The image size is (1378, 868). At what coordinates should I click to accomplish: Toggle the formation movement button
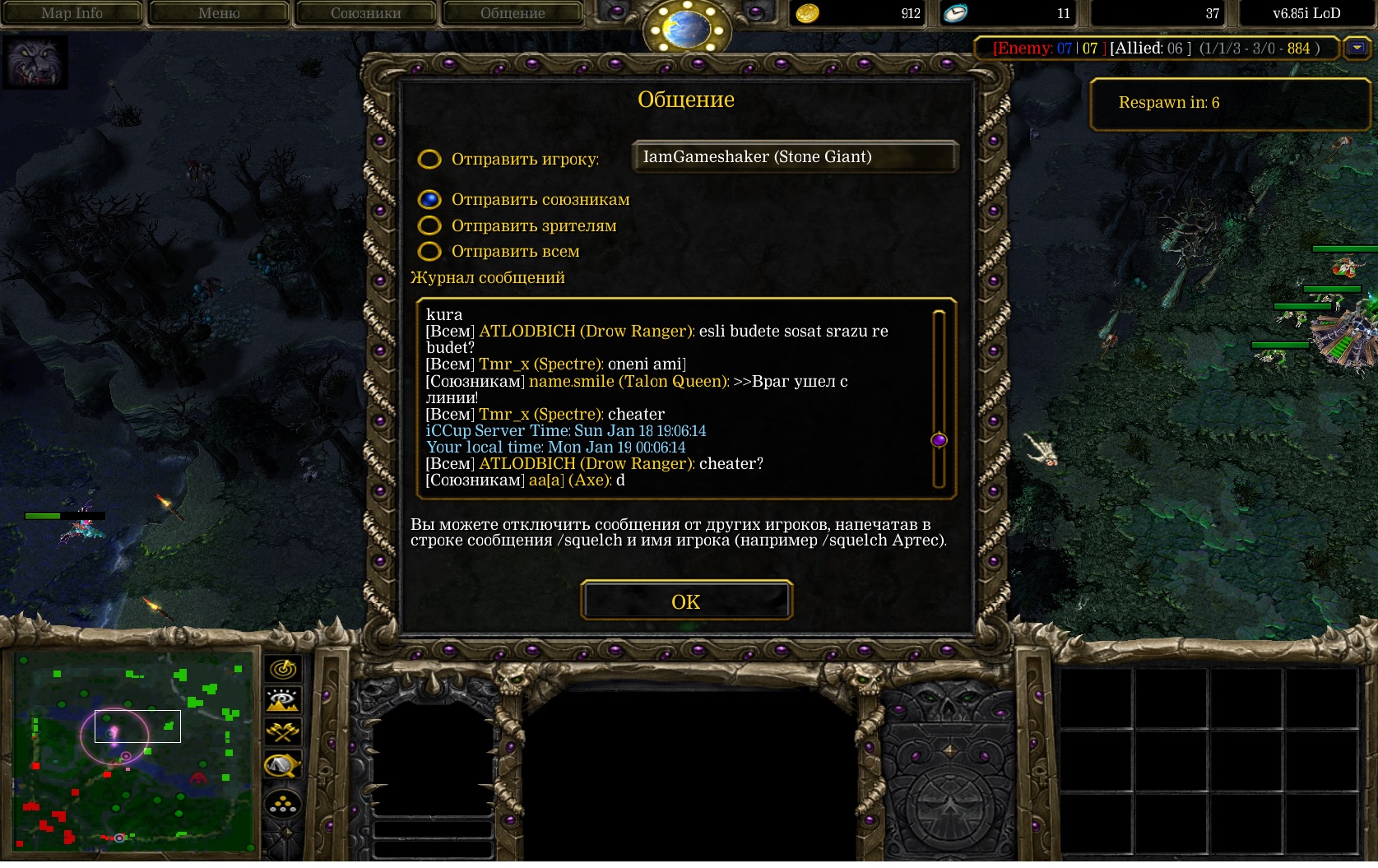tap(283, 804)
